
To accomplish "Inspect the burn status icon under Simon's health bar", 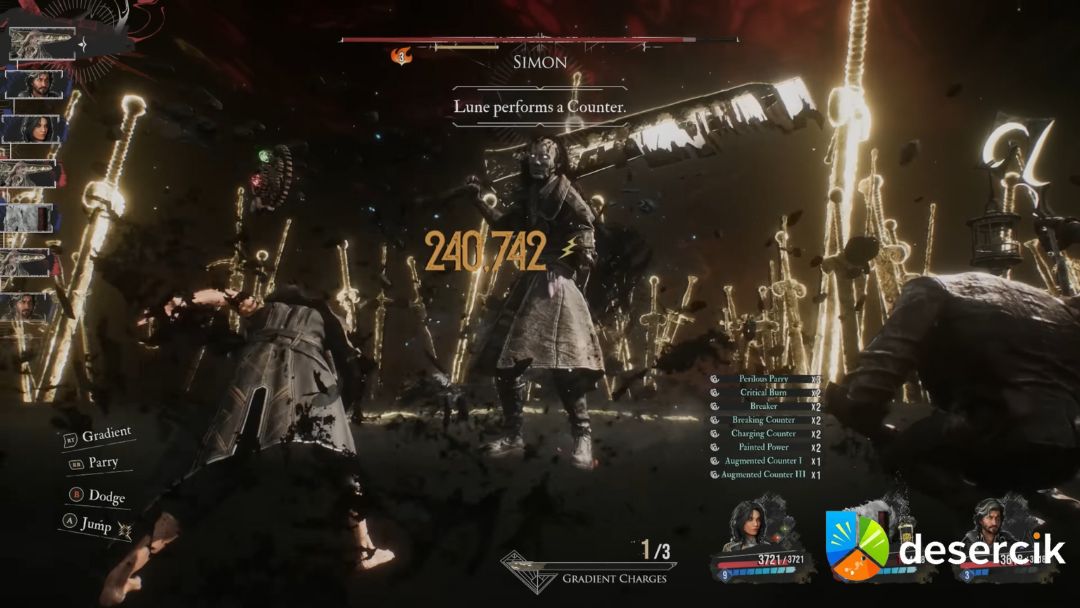I will point(402,56).
